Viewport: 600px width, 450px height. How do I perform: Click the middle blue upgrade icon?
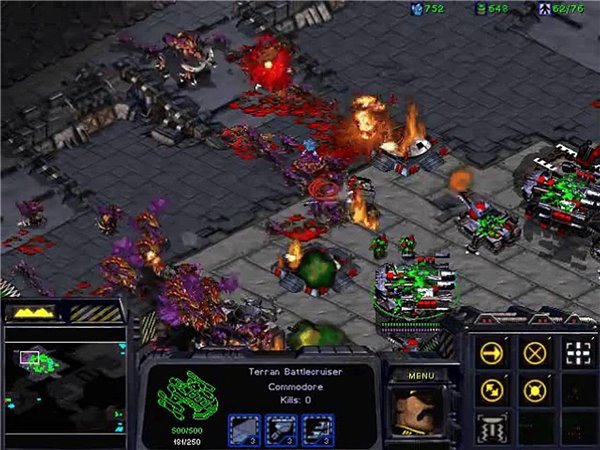click(282, 428)
